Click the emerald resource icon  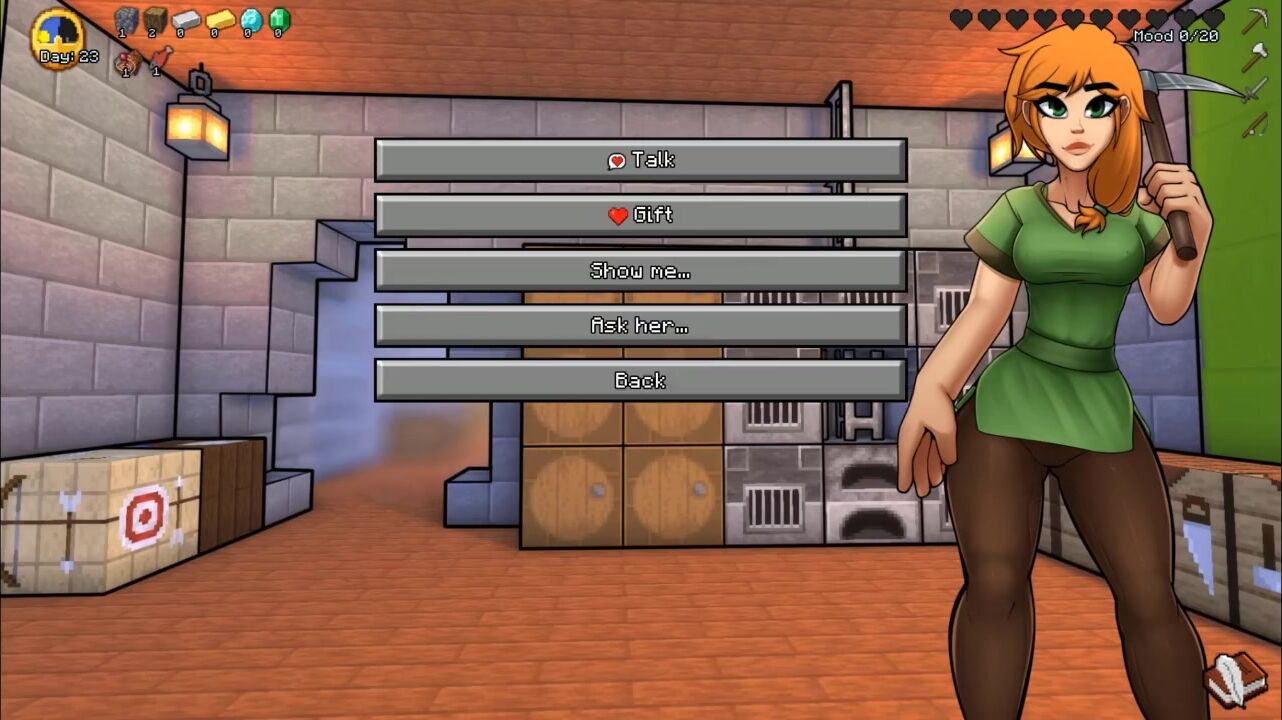coord(279,20)
